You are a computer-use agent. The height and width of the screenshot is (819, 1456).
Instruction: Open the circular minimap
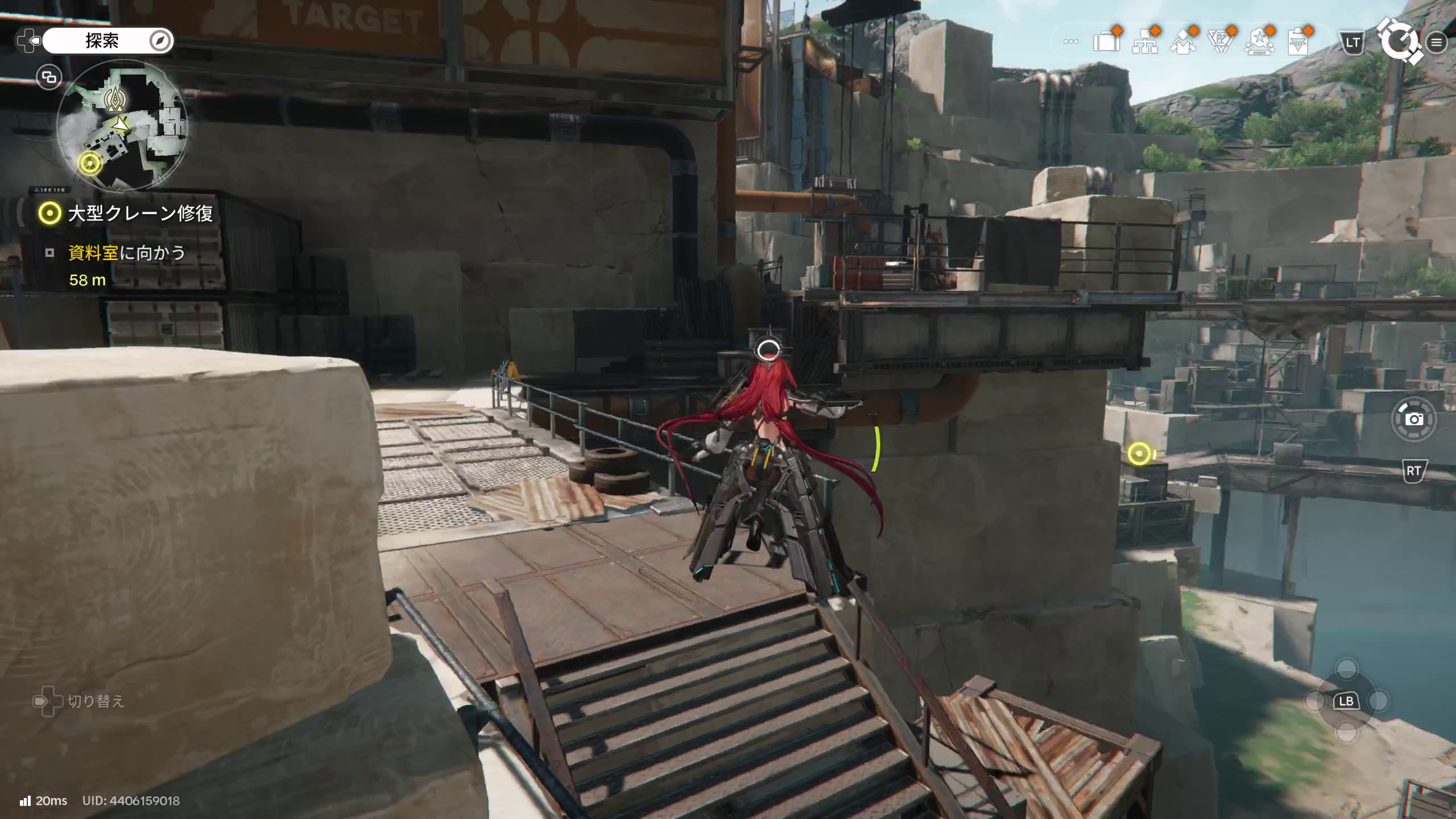(x=122, y=125)
